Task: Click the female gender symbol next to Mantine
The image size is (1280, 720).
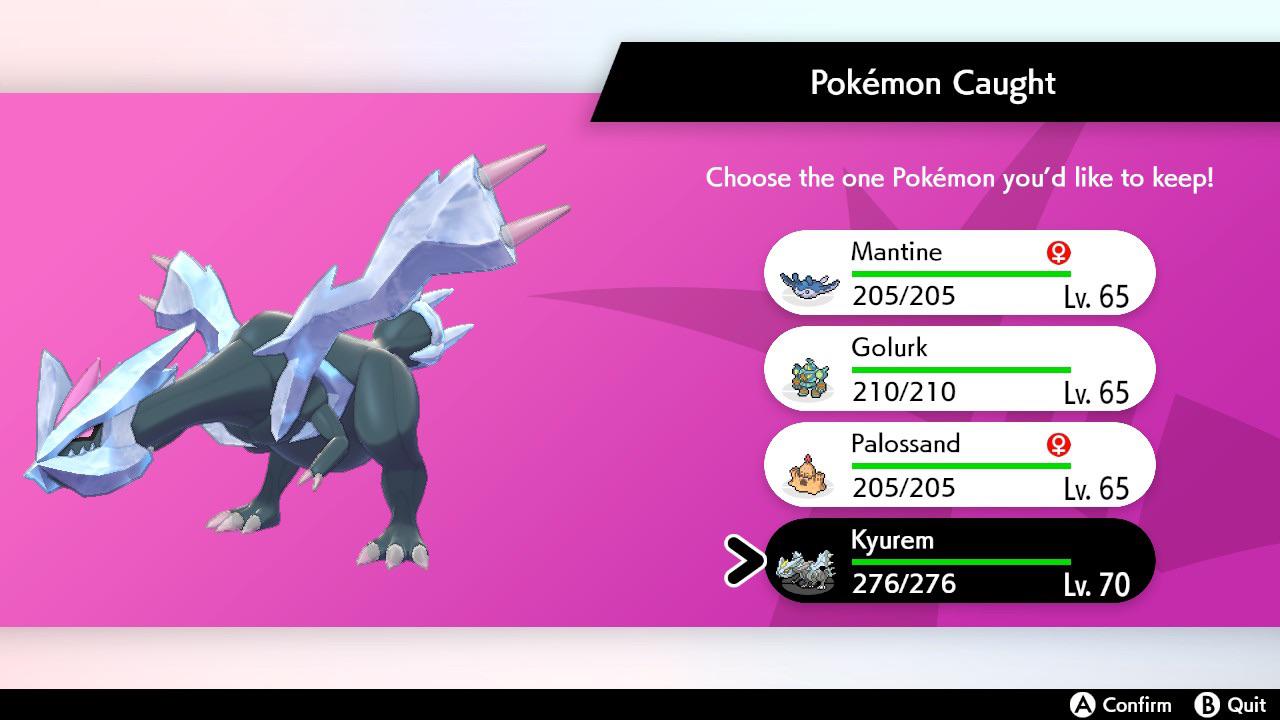Action: point(1057,252)
